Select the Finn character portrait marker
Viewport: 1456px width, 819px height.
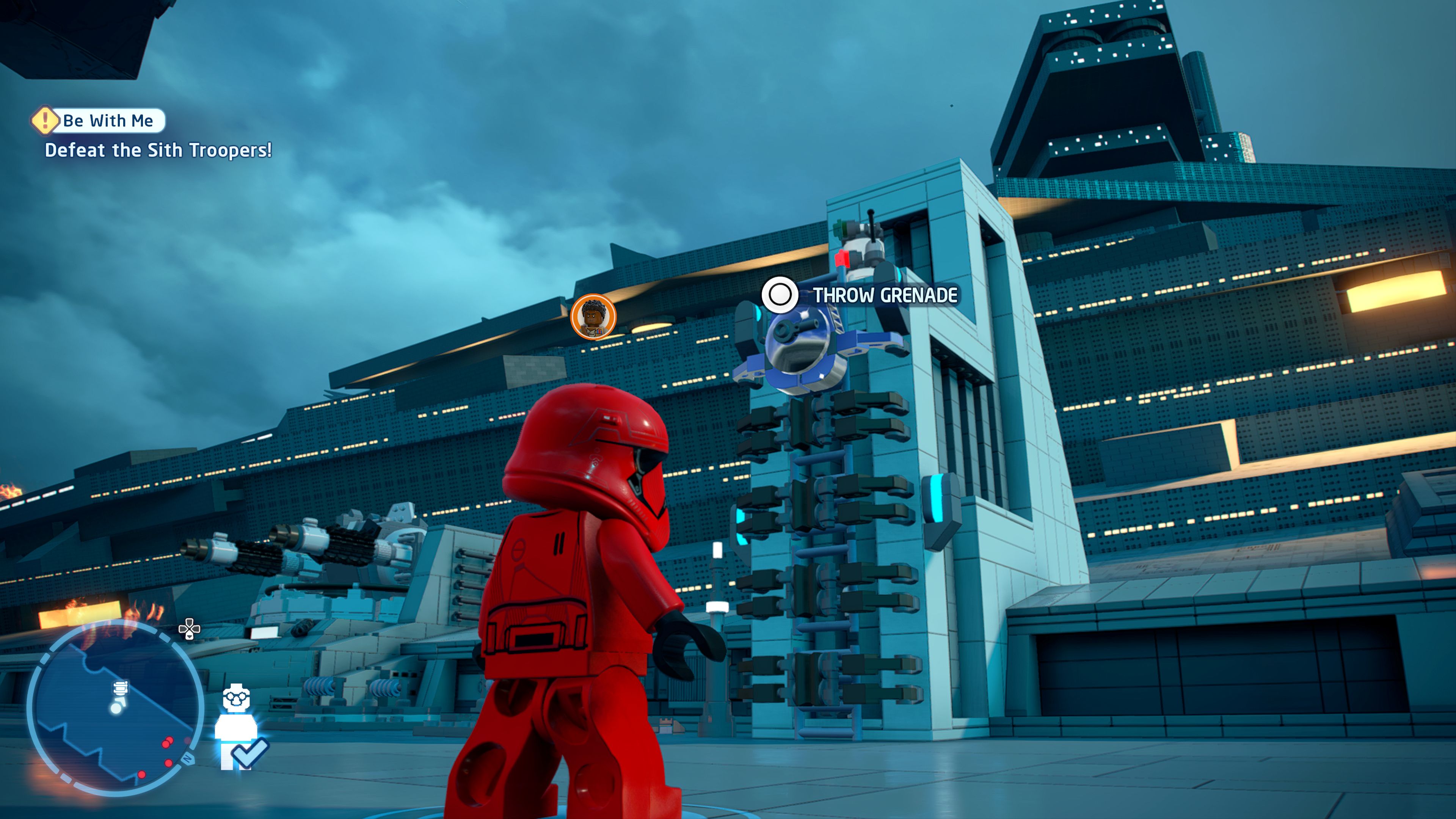(x=593, y=317)
